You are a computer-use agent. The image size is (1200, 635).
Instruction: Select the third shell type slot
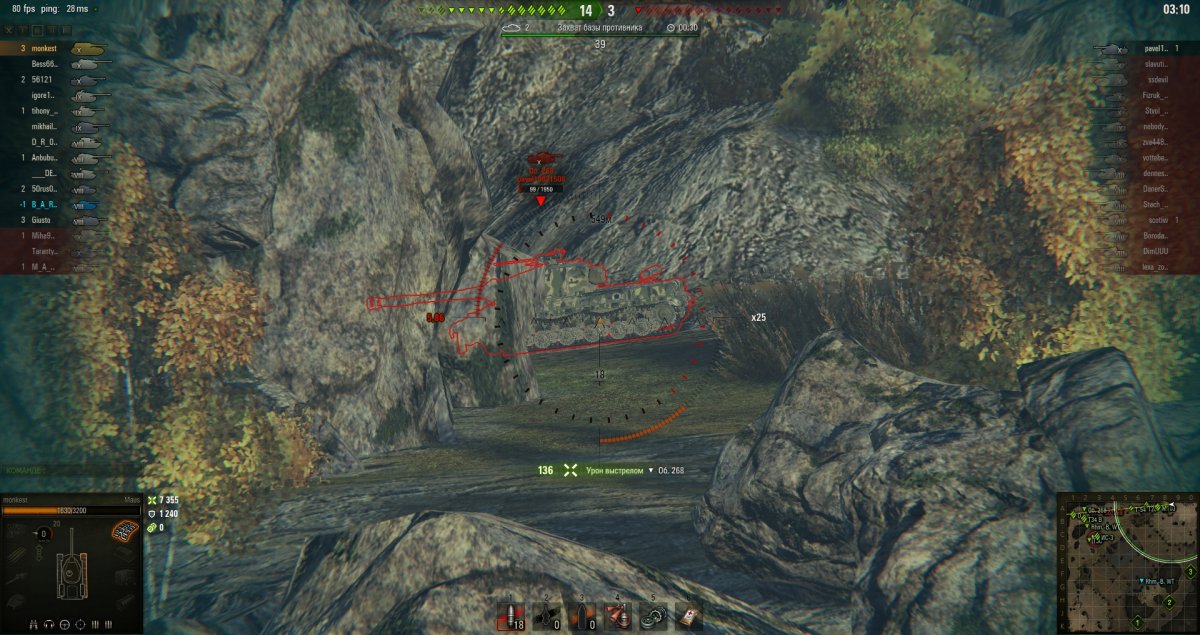[580, 615]
